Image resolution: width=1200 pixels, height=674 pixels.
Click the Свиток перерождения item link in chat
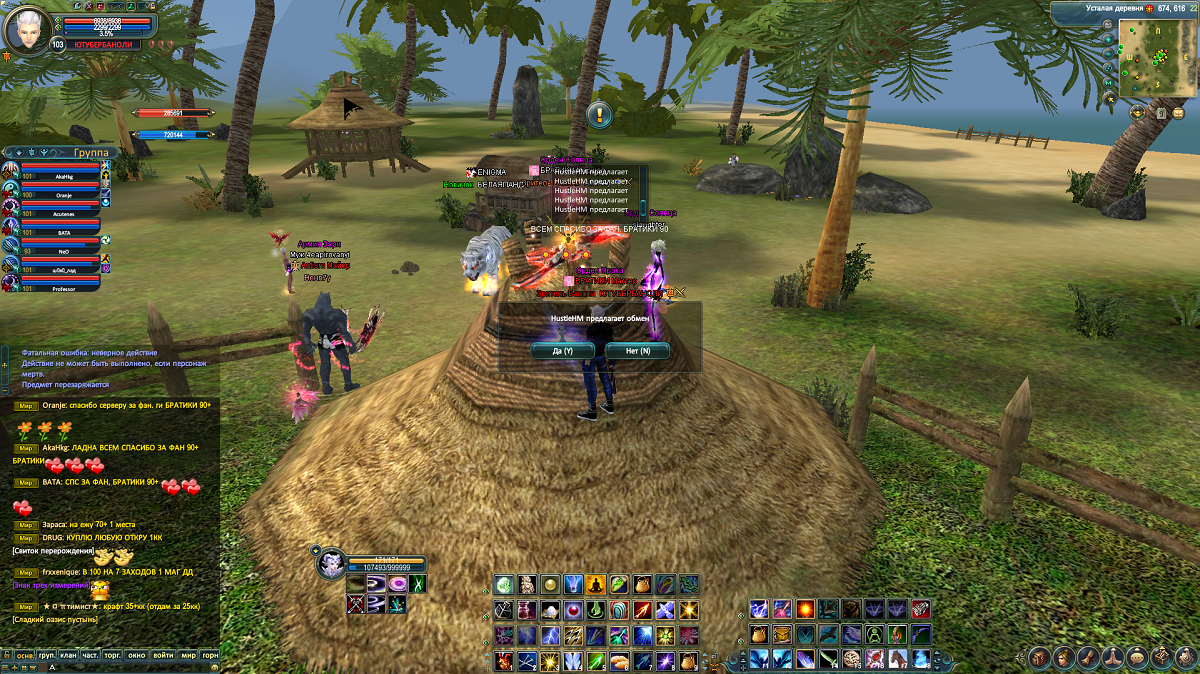(x=53, y=551)
